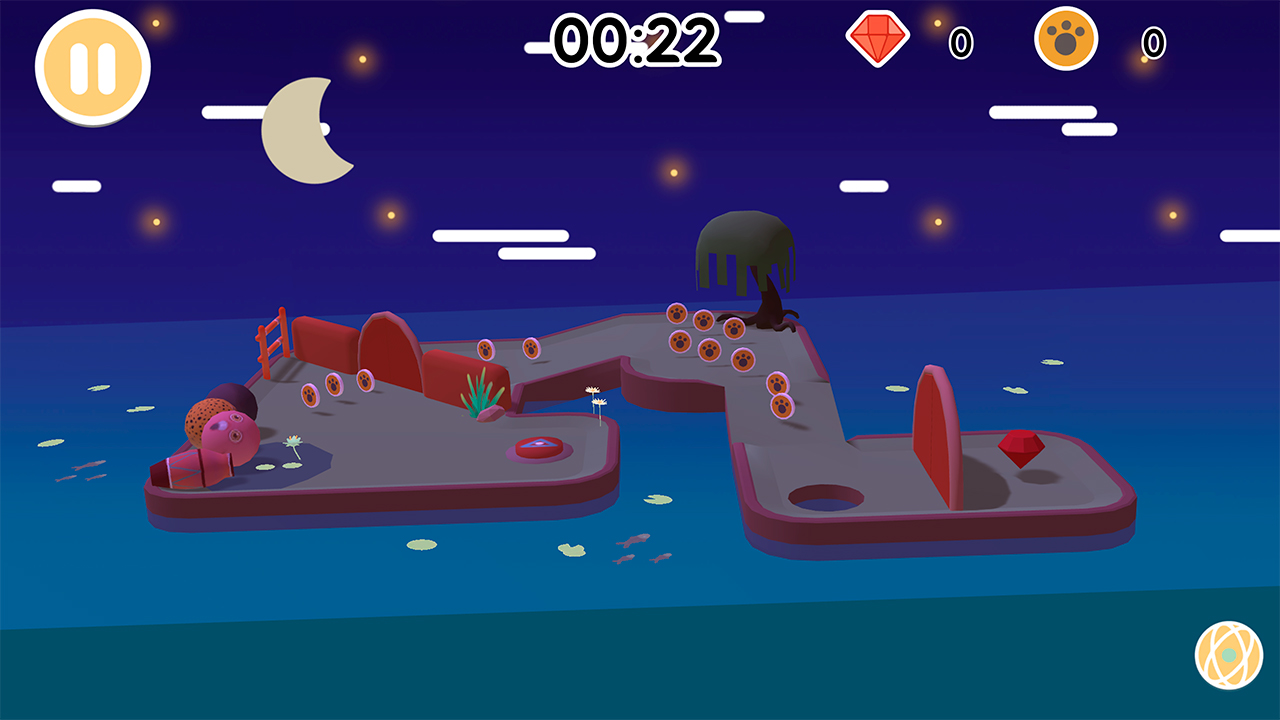Expand the willow tree decoration
1280x720 pixels.
pos(745,250)
